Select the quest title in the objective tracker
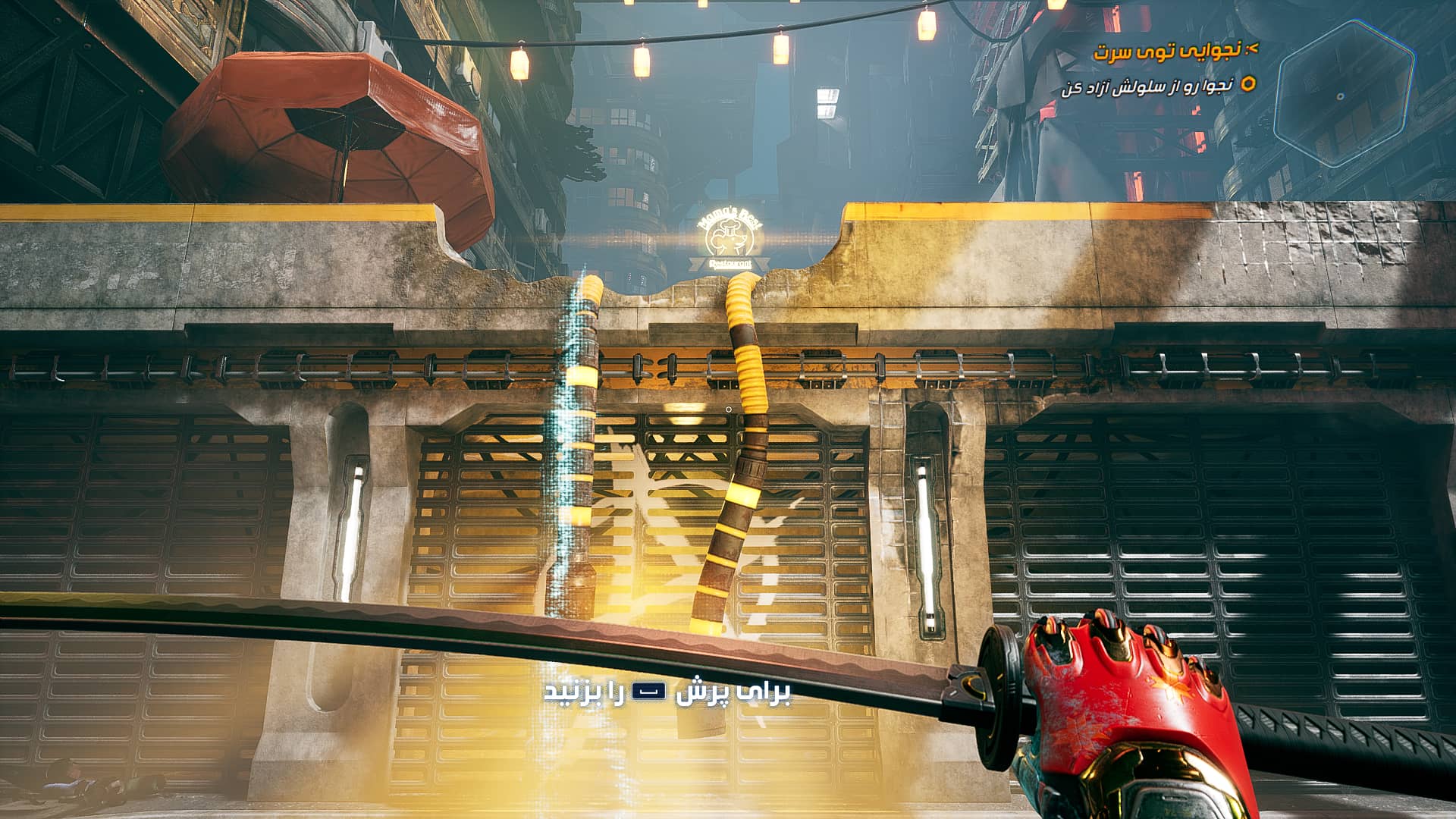The width and height of the screenshot is (1456, 819). click(1167, 51)
